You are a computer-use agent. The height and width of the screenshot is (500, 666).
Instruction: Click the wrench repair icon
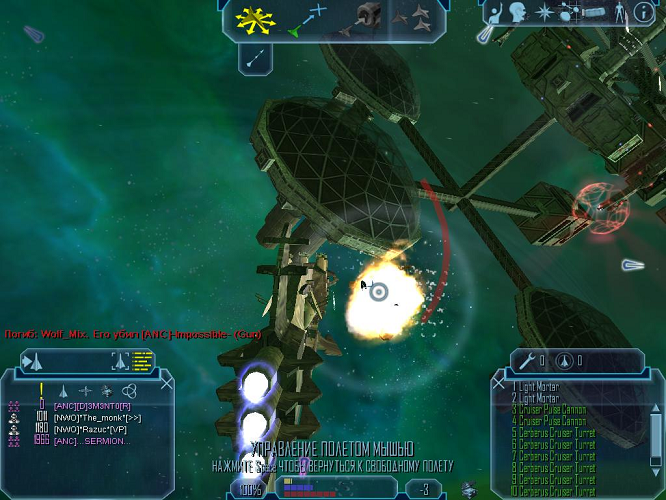click(527, 360)
